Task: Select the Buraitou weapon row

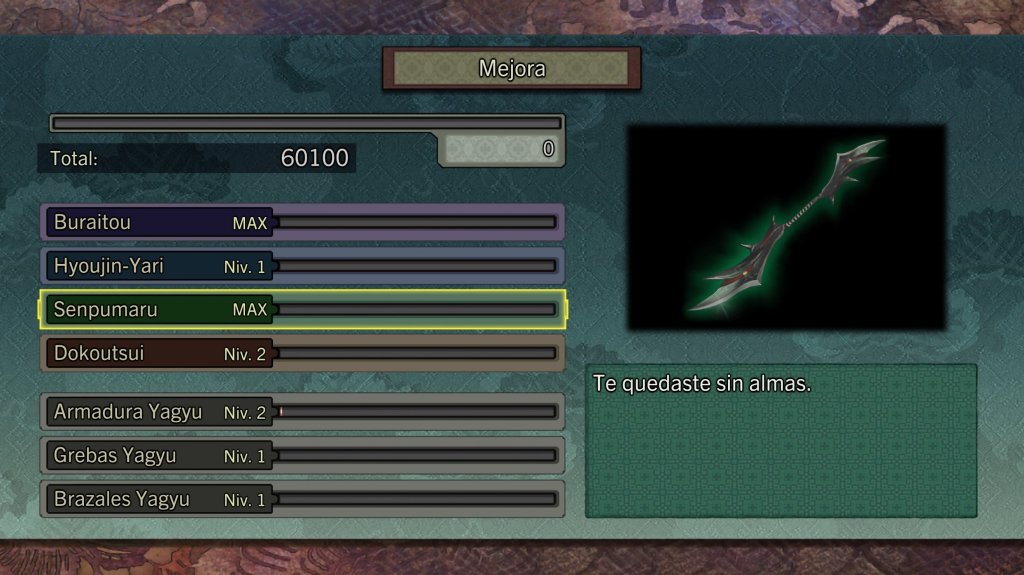Action: (302, 222)
